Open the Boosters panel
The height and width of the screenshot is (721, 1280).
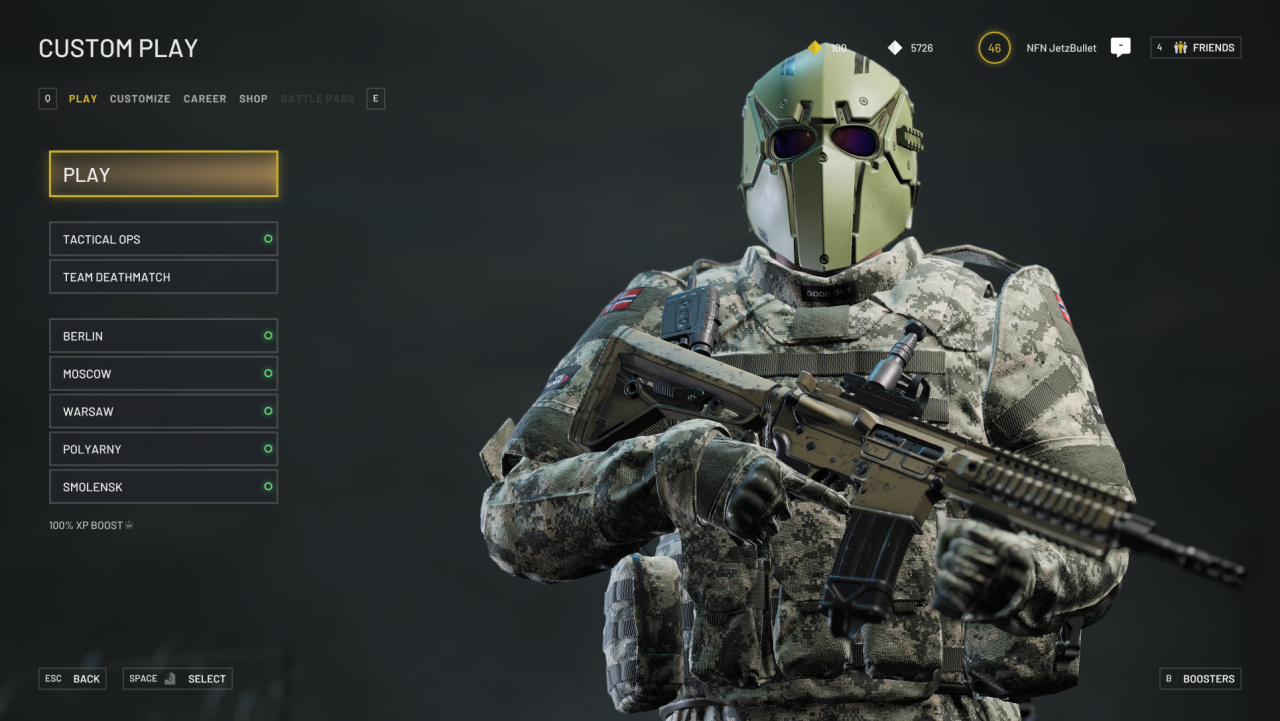click(1200, 679)
